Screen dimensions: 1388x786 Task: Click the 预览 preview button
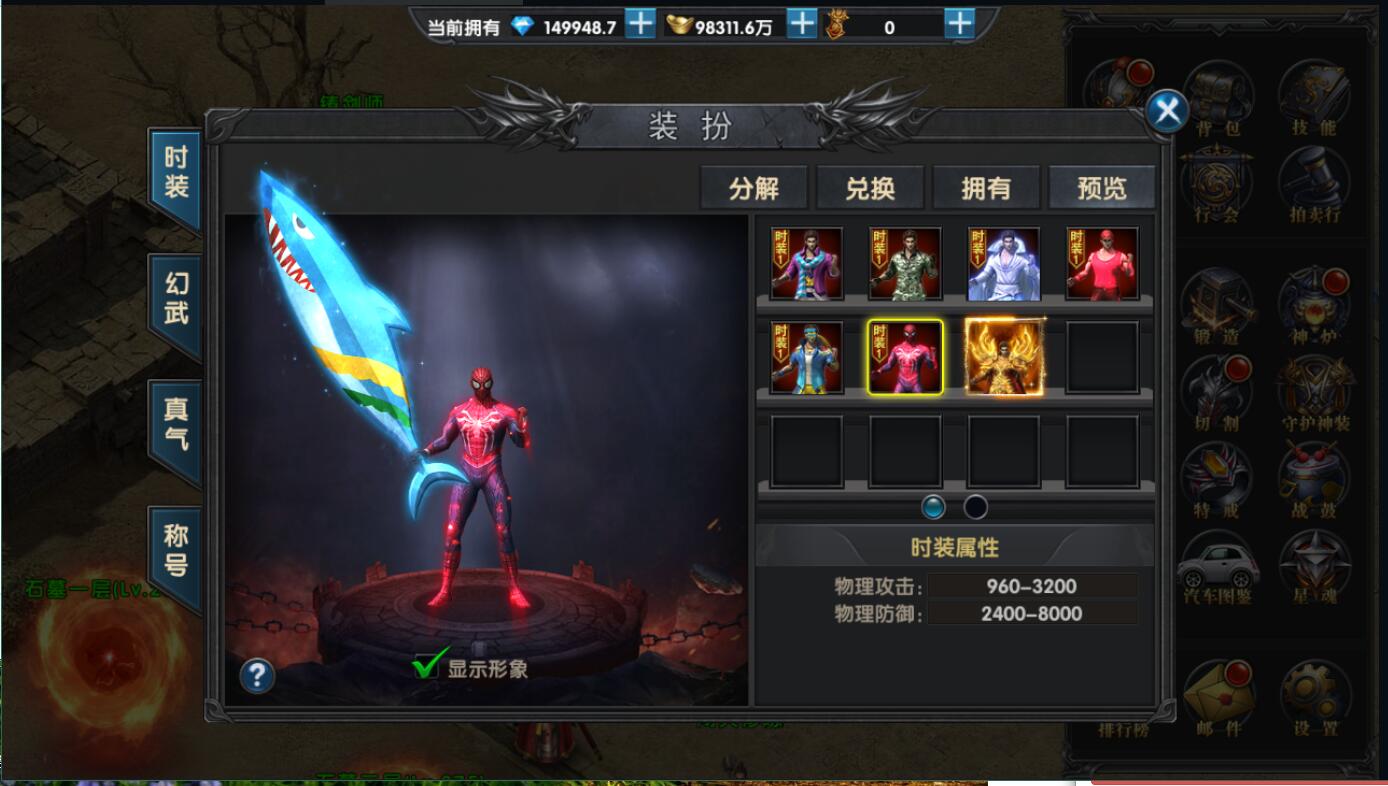1101,188
